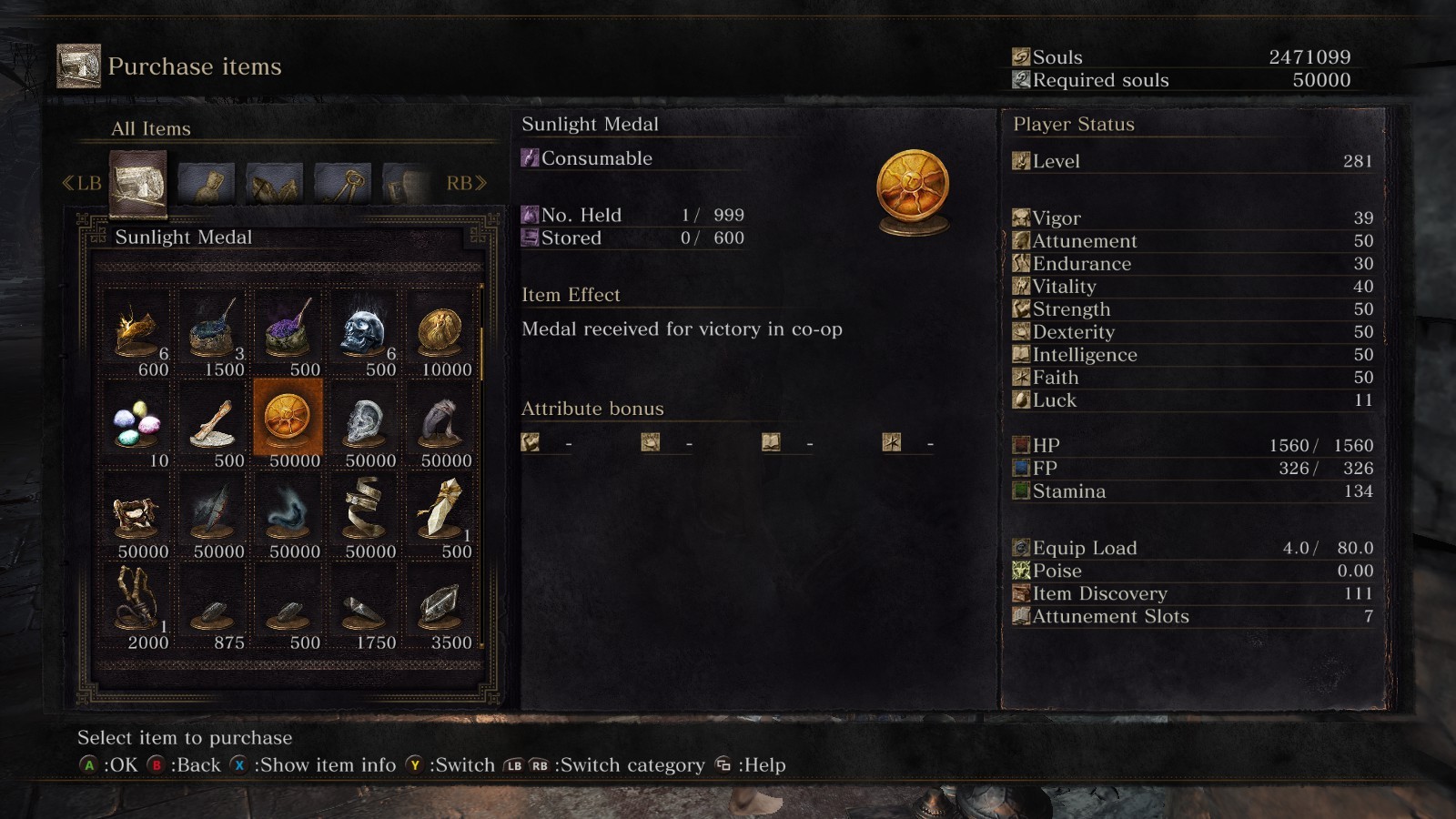The width and height of the screenshot is (1456, 819).
Task: Switch to the upgrade materials crystal tab
Action: coord(274,184)
